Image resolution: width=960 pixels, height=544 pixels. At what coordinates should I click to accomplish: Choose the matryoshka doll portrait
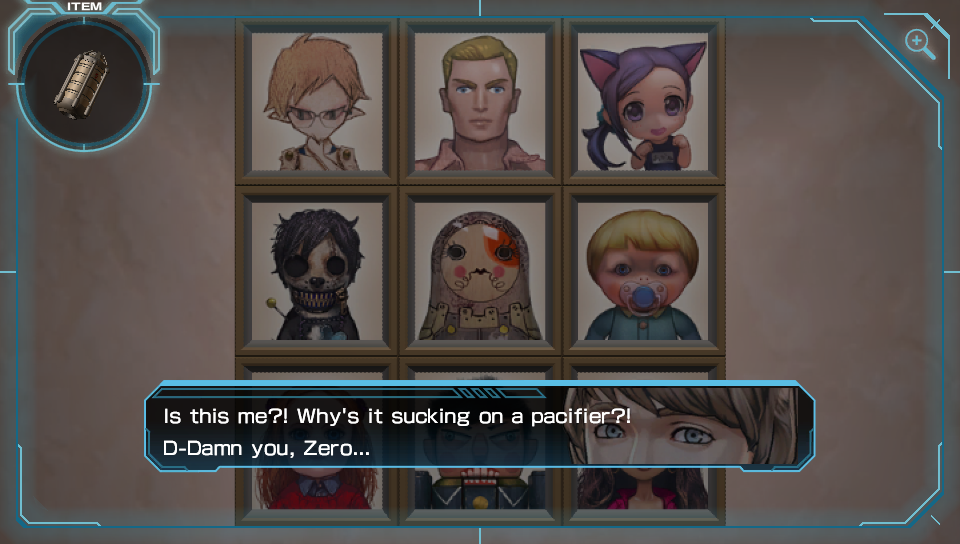[480, 270]
